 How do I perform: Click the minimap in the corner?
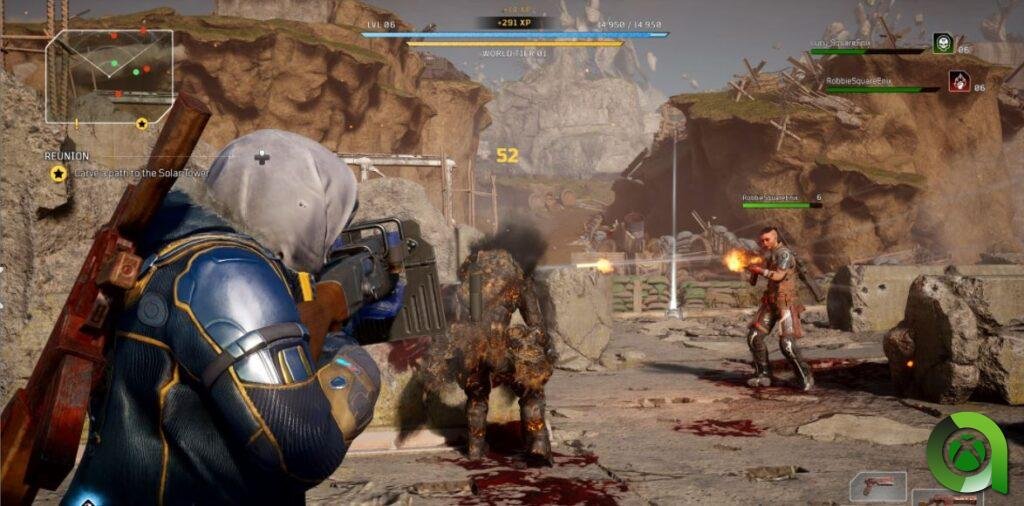click(x=109, y=64)
